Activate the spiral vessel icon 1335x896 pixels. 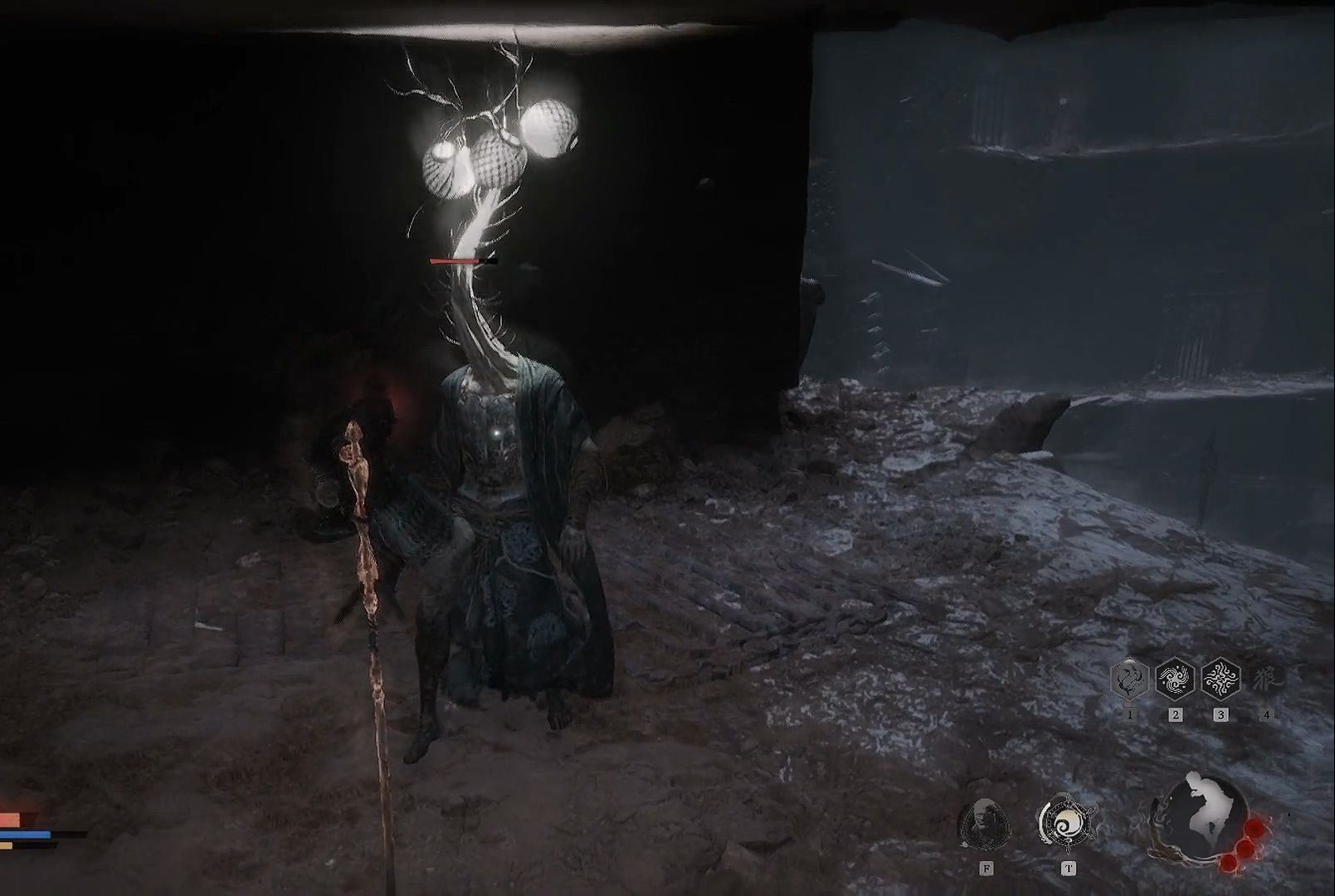click(1067, 822)
